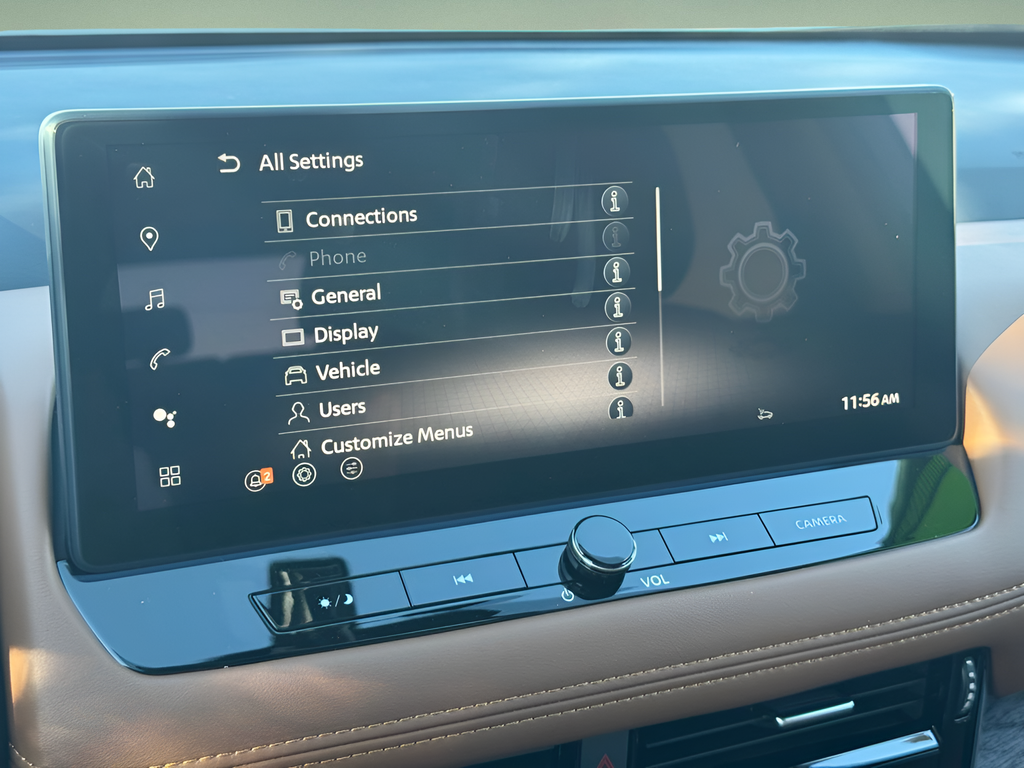Screen dimensions: 1024x768
Task: Tap the info icon beside General
Action: pyautogui.click(x=617, y=271)
